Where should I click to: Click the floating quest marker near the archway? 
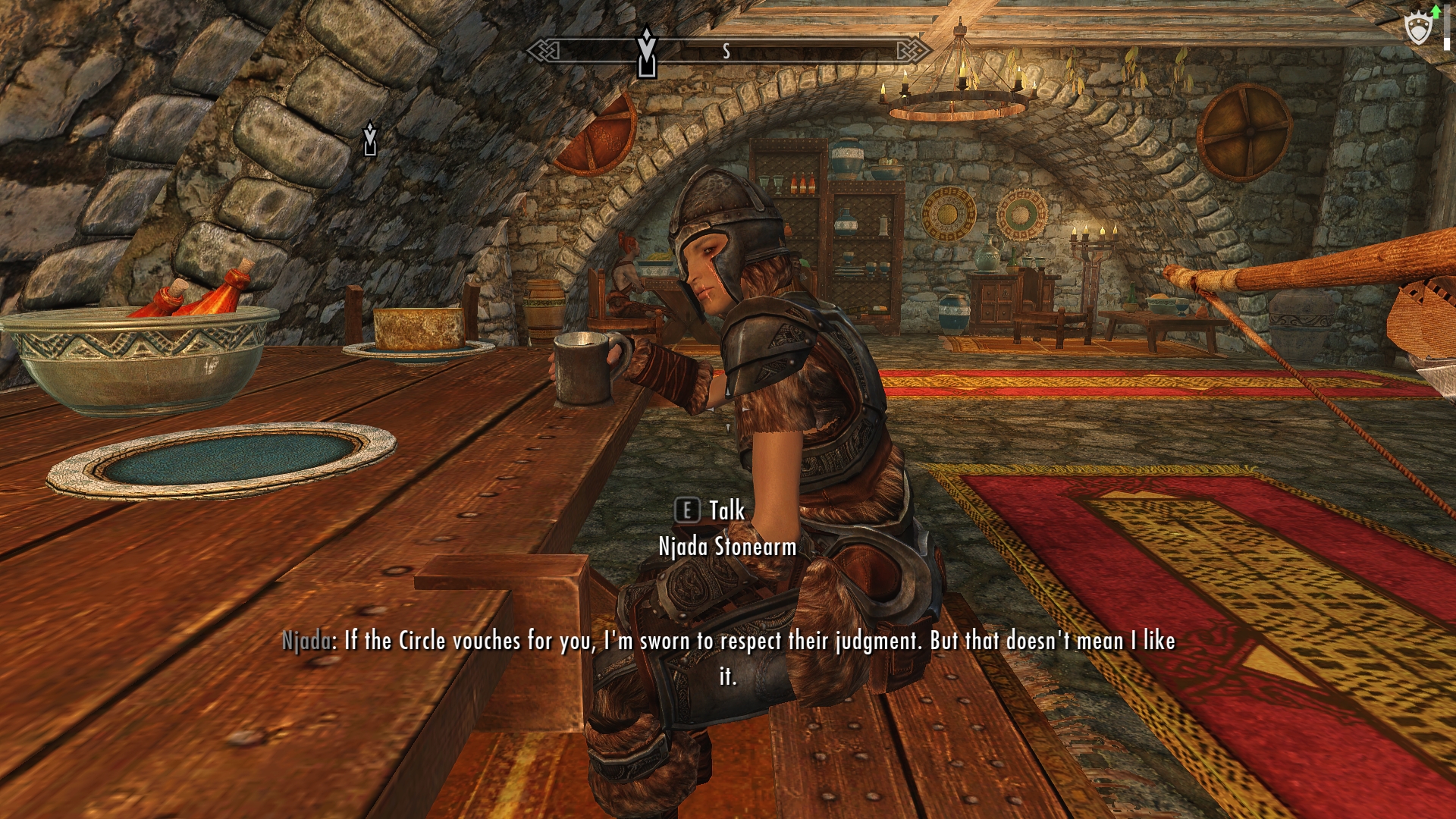(x=370, y=139)
